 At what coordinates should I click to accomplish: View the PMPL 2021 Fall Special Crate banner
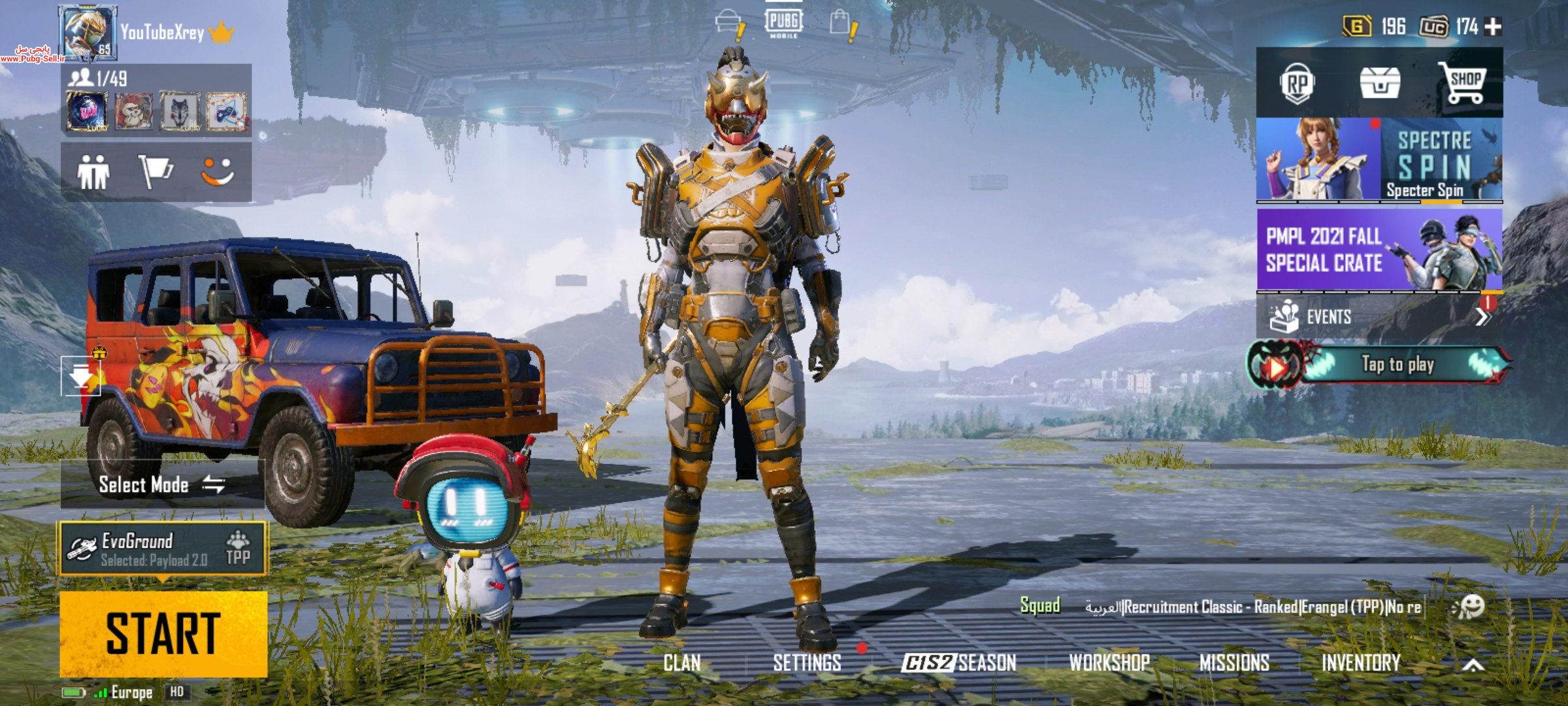click(x=1379, y=250)
